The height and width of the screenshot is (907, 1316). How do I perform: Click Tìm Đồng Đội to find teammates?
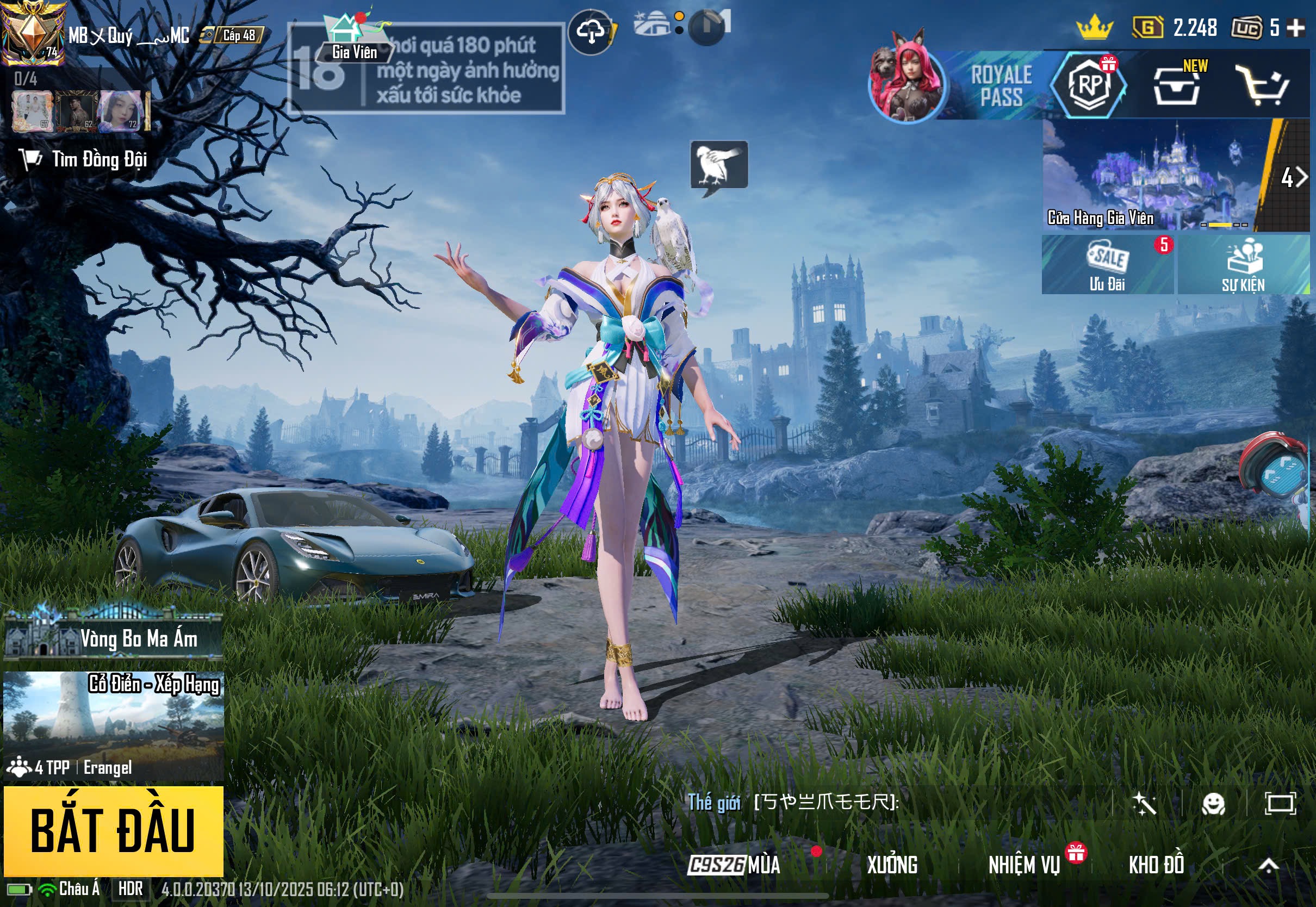[84, 160]
